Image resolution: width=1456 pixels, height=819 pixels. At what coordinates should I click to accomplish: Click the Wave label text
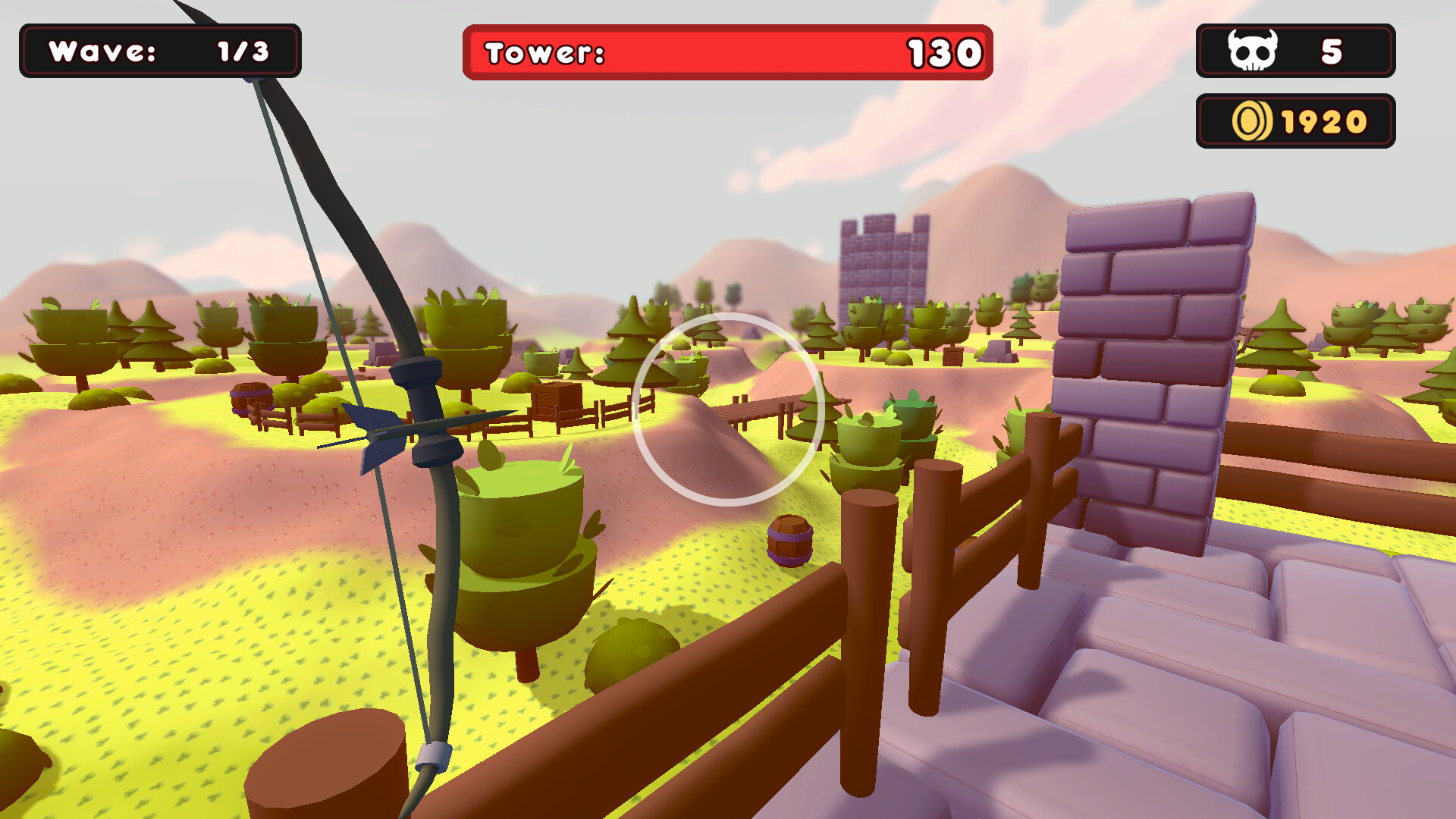[102, 52]
